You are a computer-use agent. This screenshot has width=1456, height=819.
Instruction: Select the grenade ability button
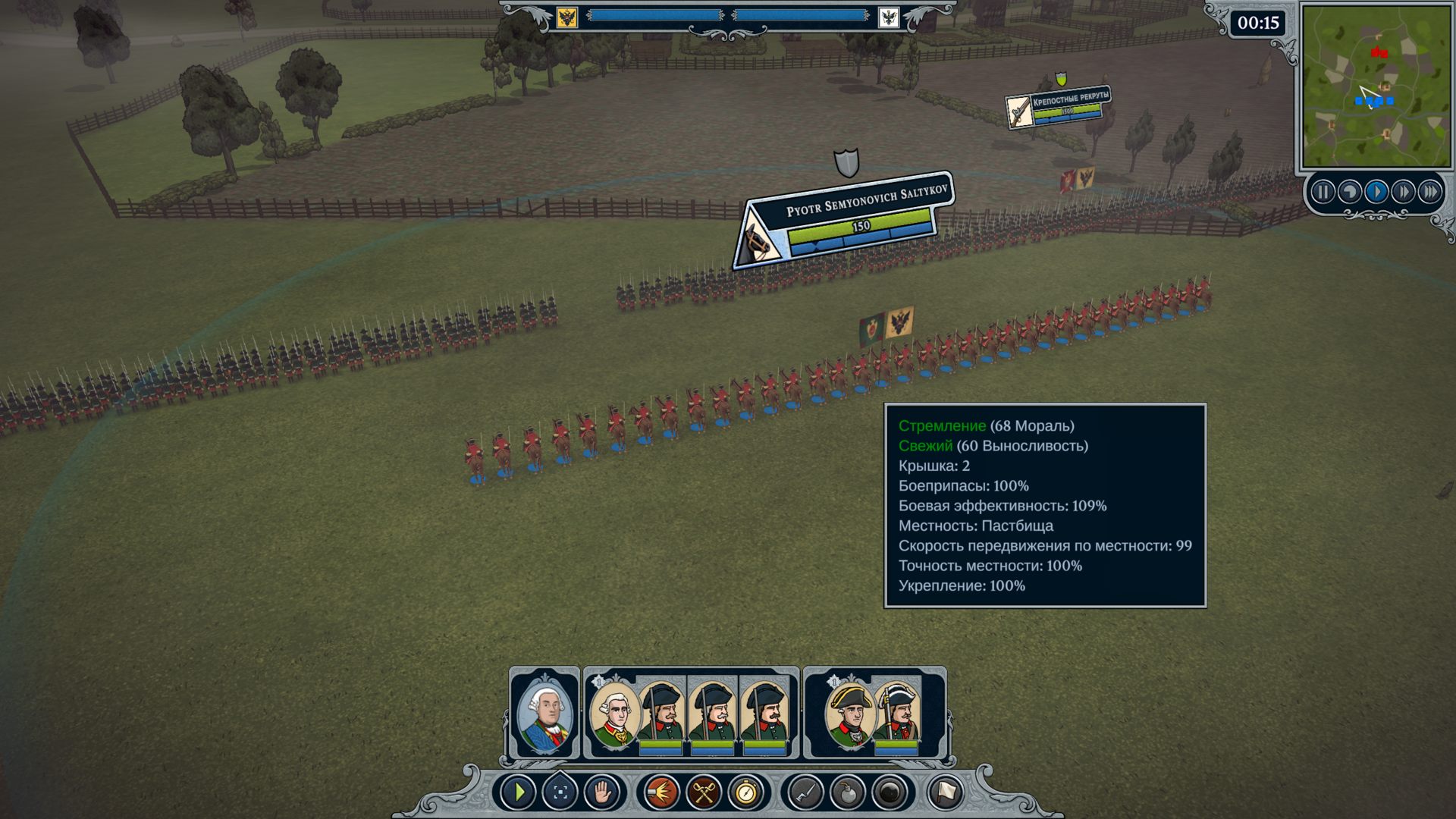point(848,793)
